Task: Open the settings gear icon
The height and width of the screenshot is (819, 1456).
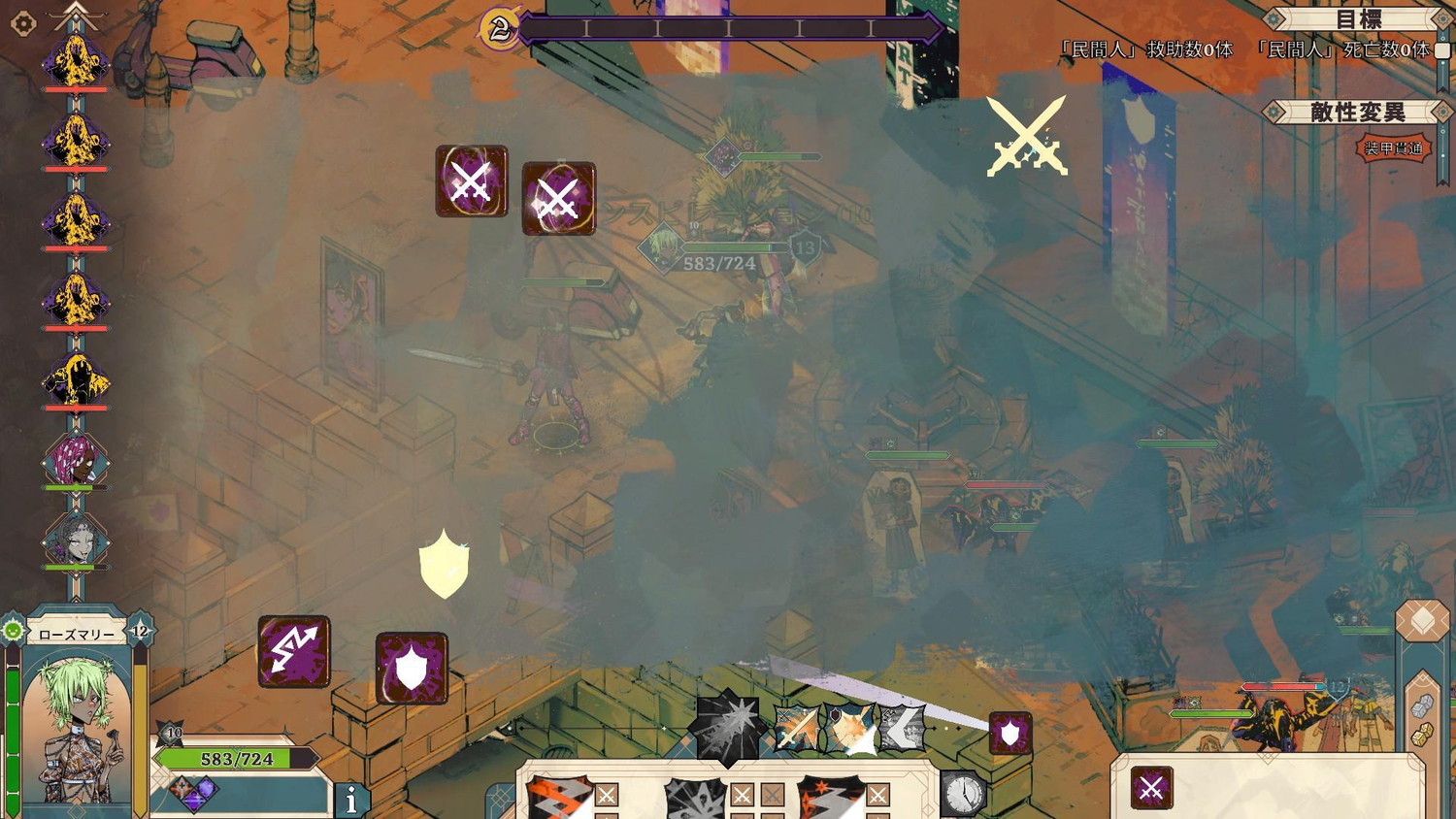Action: click(x=23, y=23)
